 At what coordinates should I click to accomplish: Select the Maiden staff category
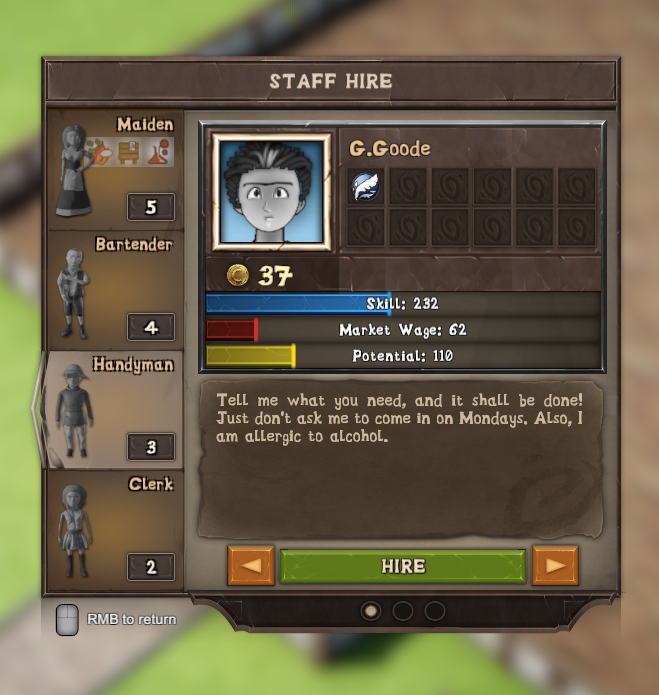115,167
